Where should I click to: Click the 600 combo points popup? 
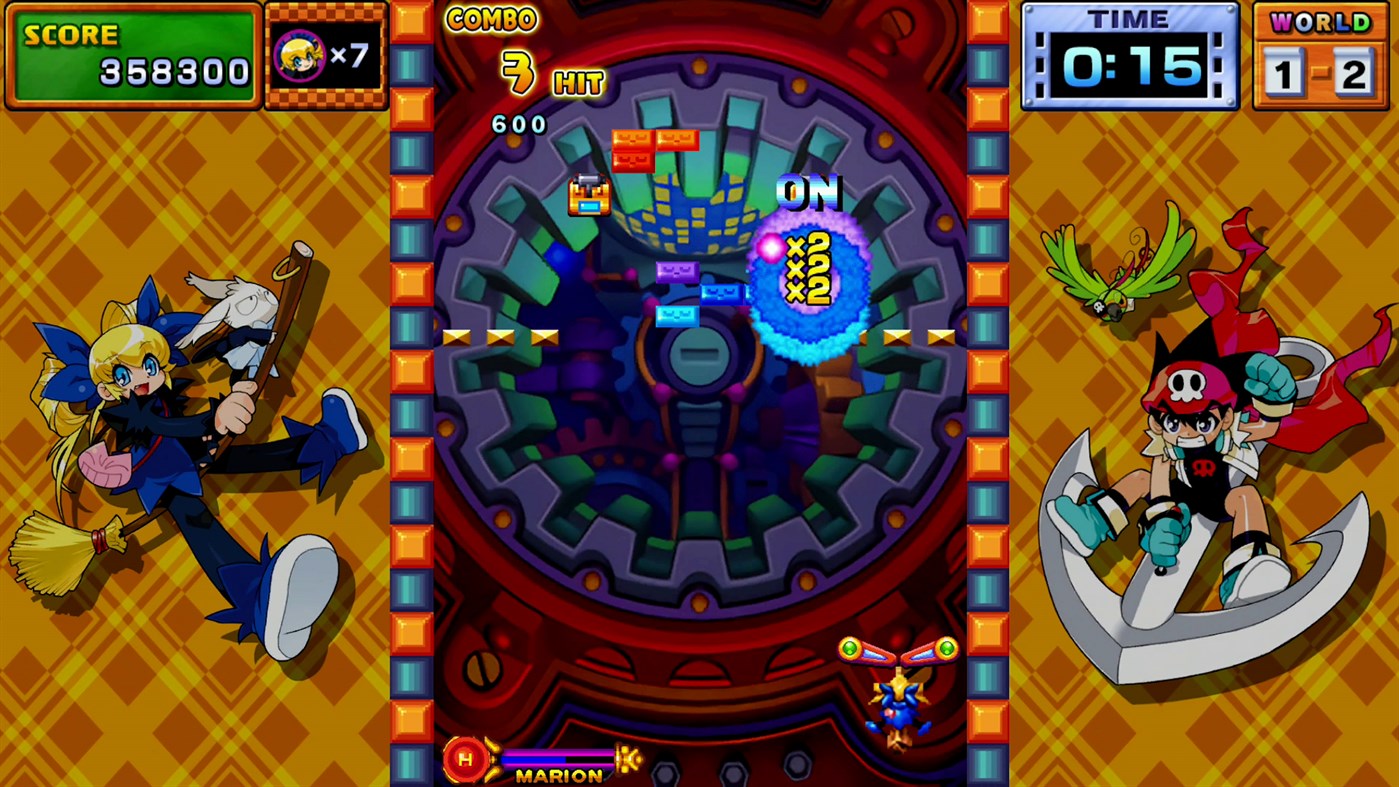tap(518, 124)
